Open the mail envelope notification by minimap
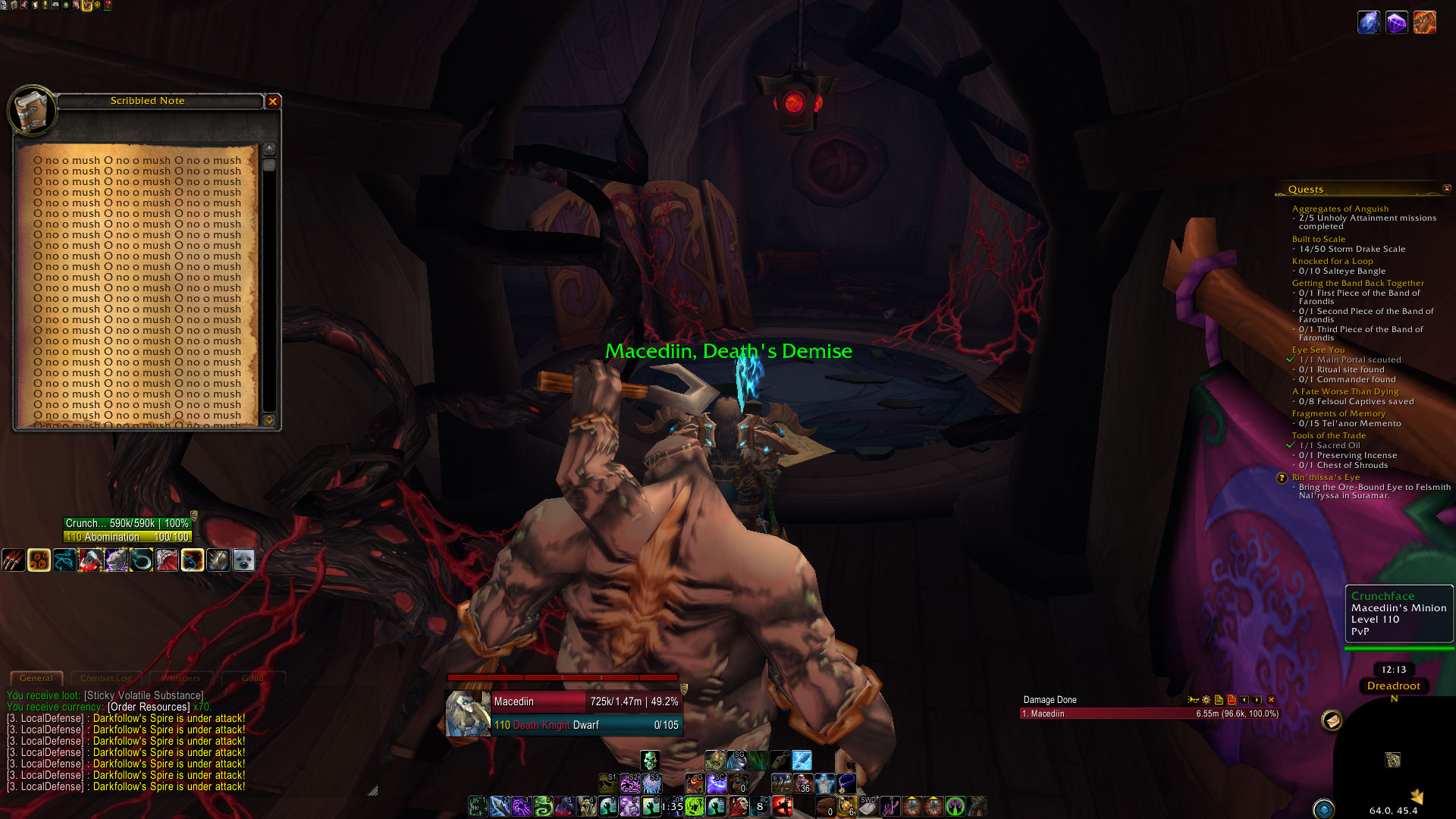Screen dimensions: 1456x819 pos(1332,720)
